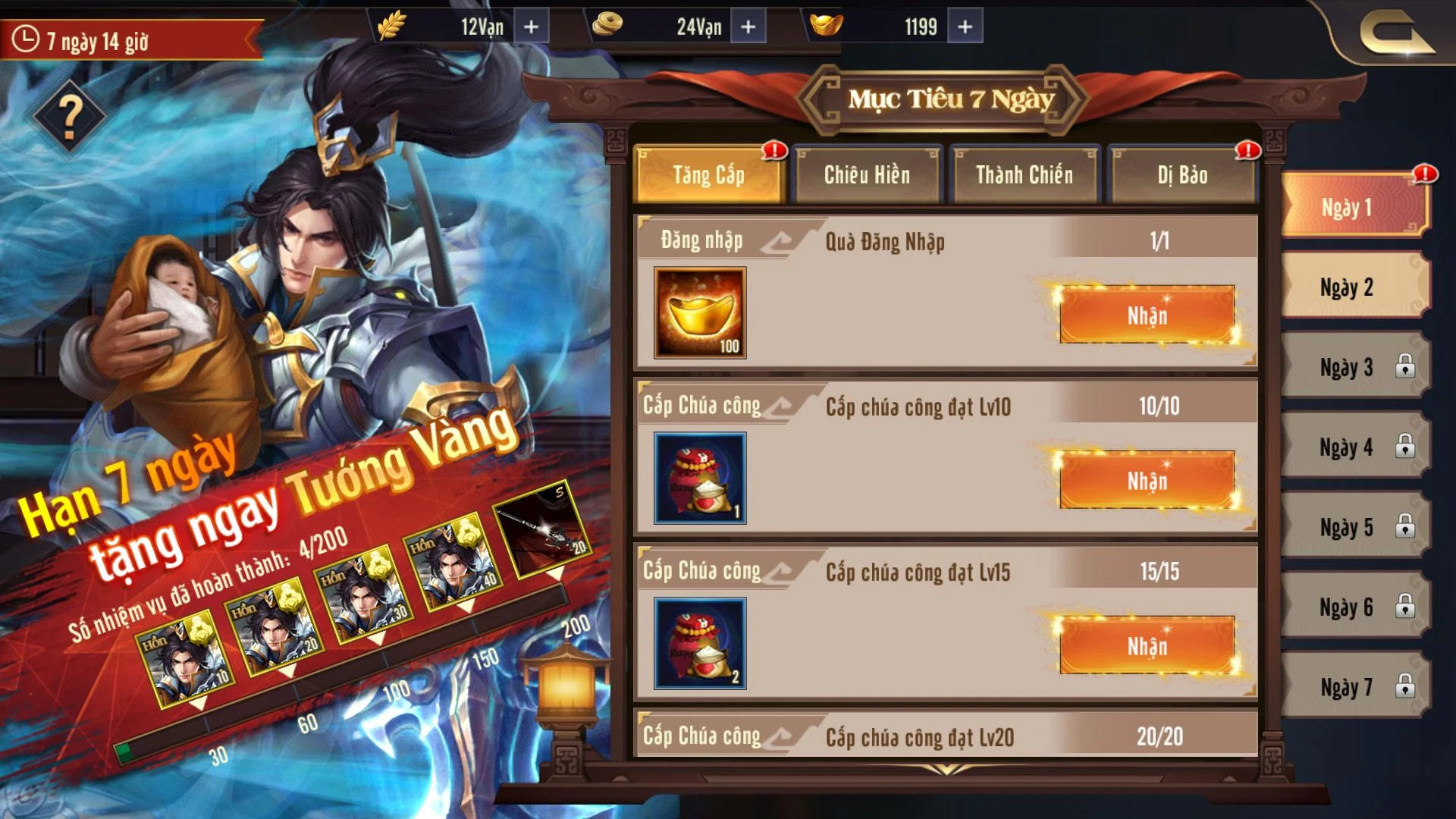Claim the Lv10 lord level reward
The image size is (1456, 819).
pos(1147,480)
